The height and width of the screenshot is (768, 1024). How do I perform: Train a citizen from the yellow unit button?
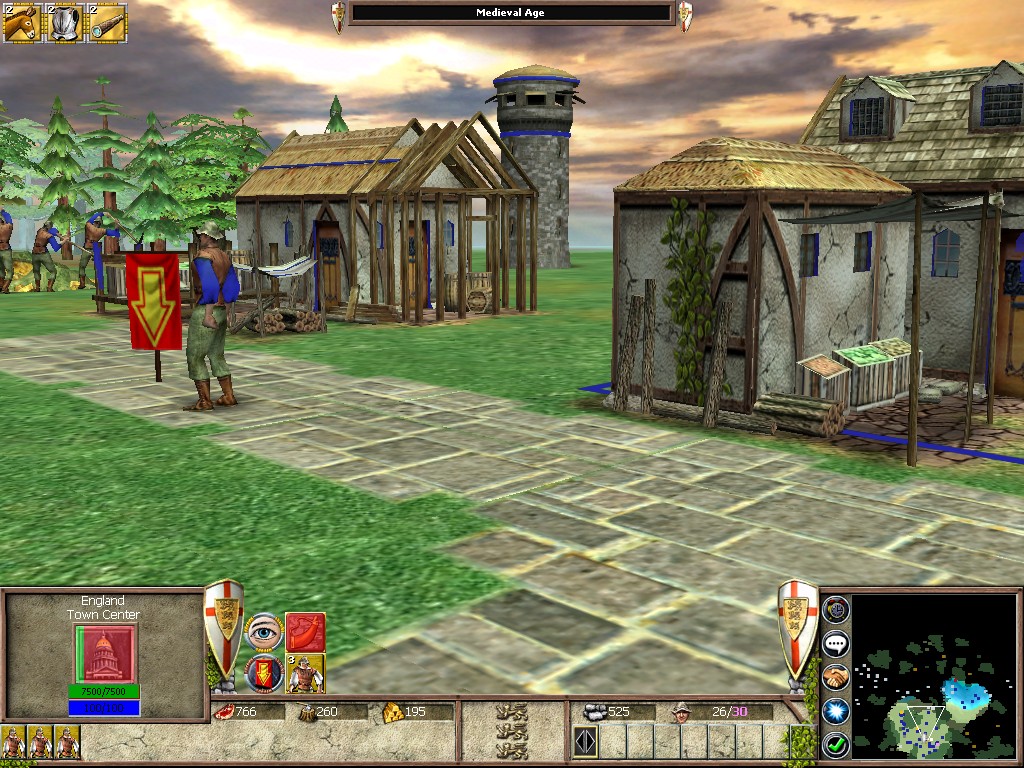tap(305, 673)
